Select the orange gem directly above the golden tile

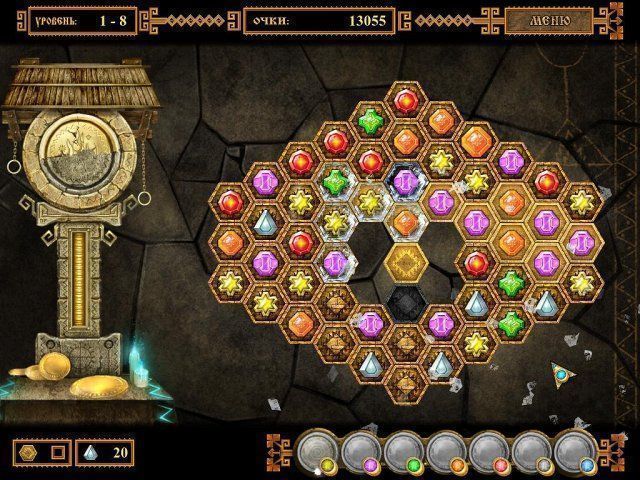[405, 222]
